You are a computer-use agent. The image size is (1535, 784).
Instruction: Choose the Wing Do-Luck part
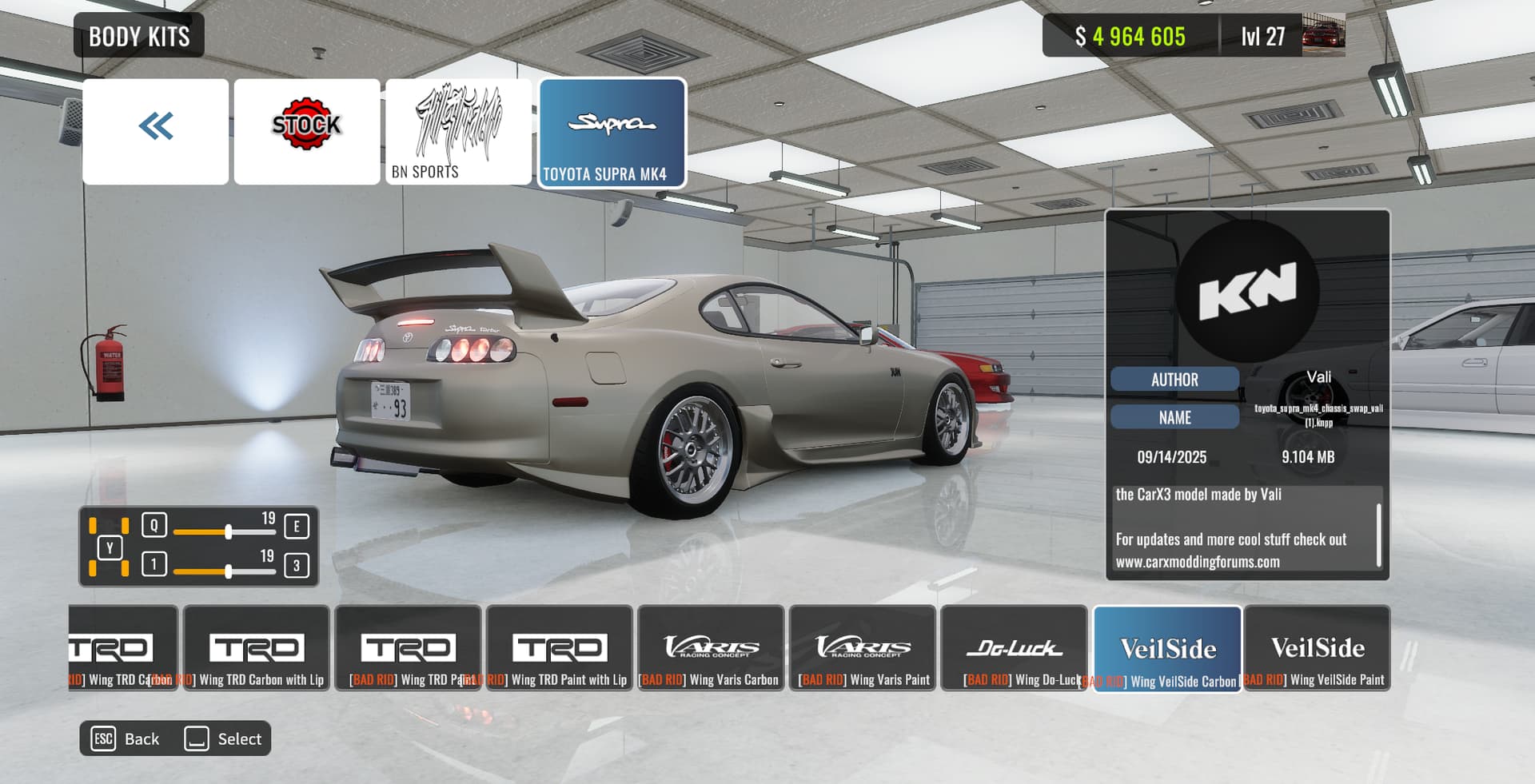1014,648
